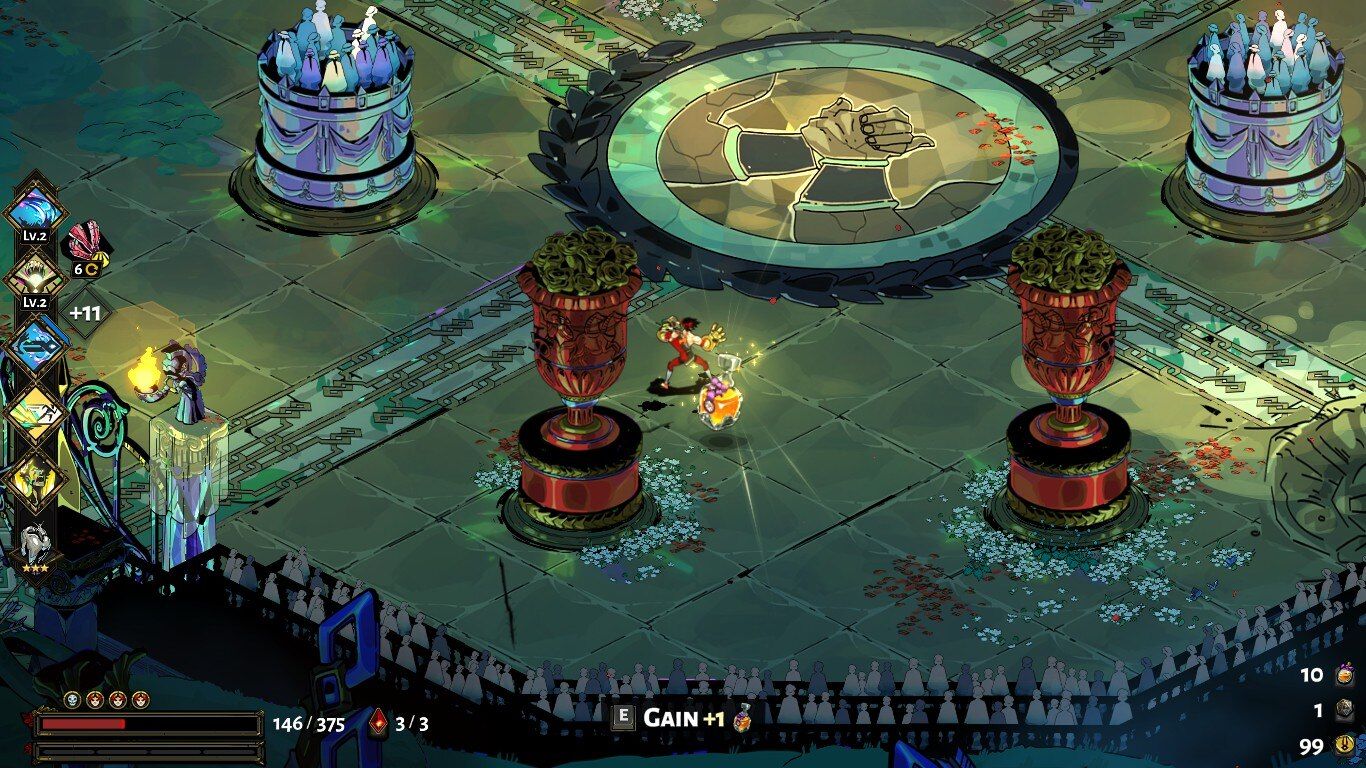This screenshot has width=1366, height=768.
Task: Inspect the three-star white keepsake icon
Action: tap(35, 547)
